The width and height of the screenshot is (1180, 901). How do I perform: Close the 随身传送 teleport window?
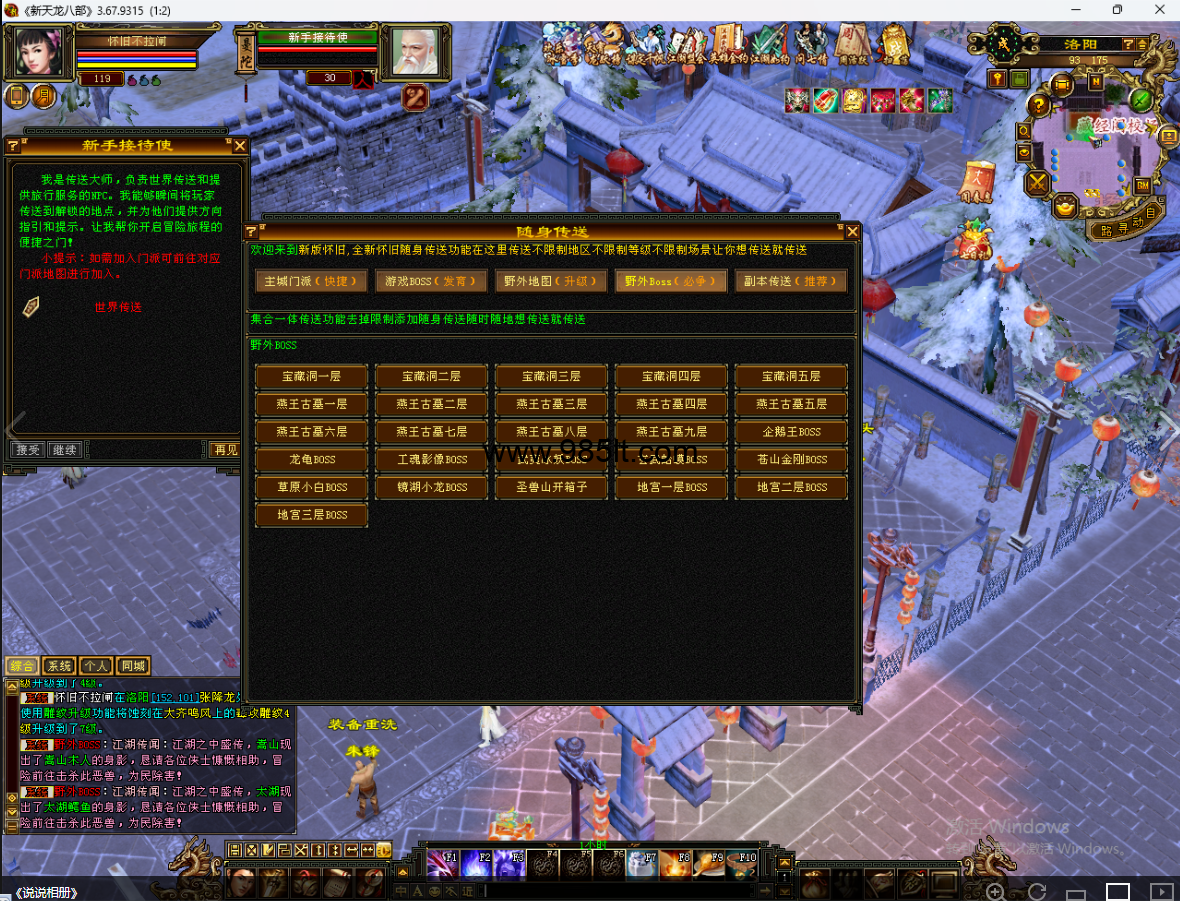[852, 232]
